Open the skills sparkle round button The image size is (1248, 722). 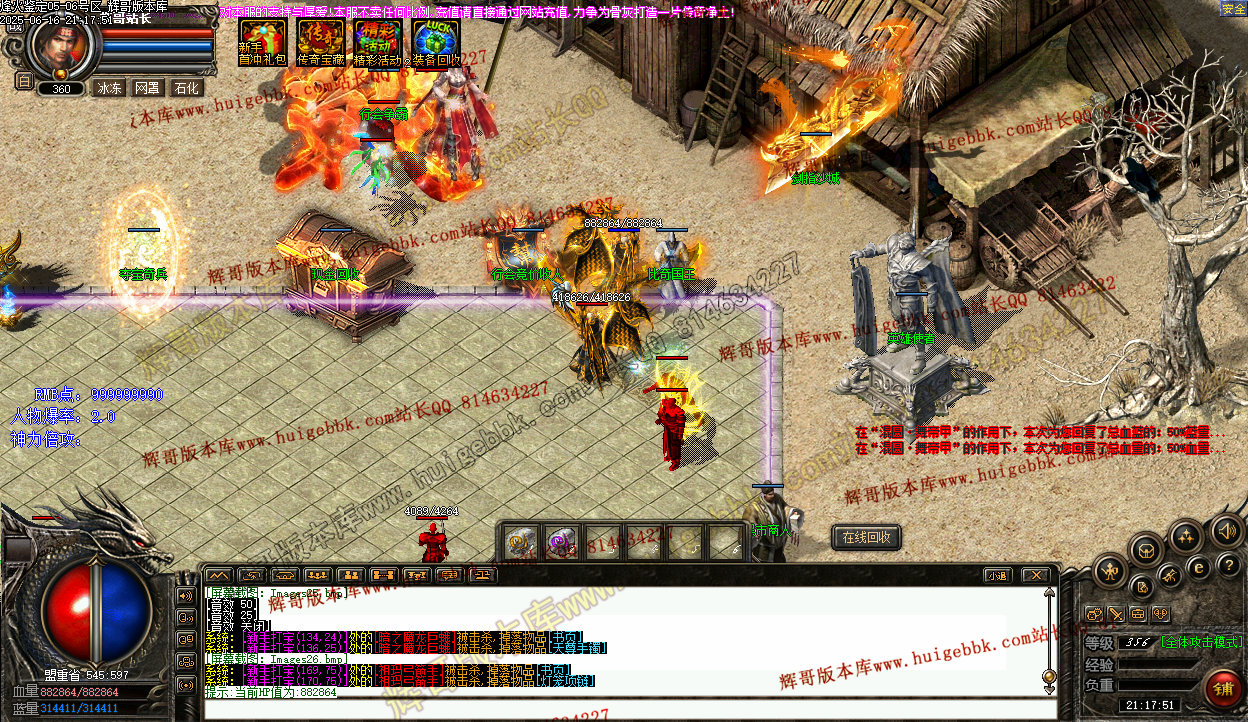(x=1186, y=537)
